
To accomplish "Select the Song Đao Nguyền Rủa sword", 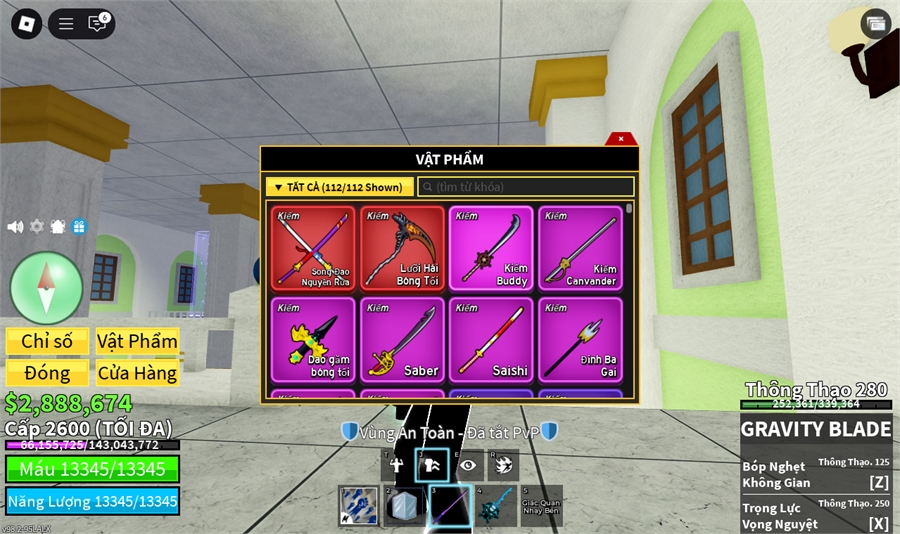I will [313, 248].
